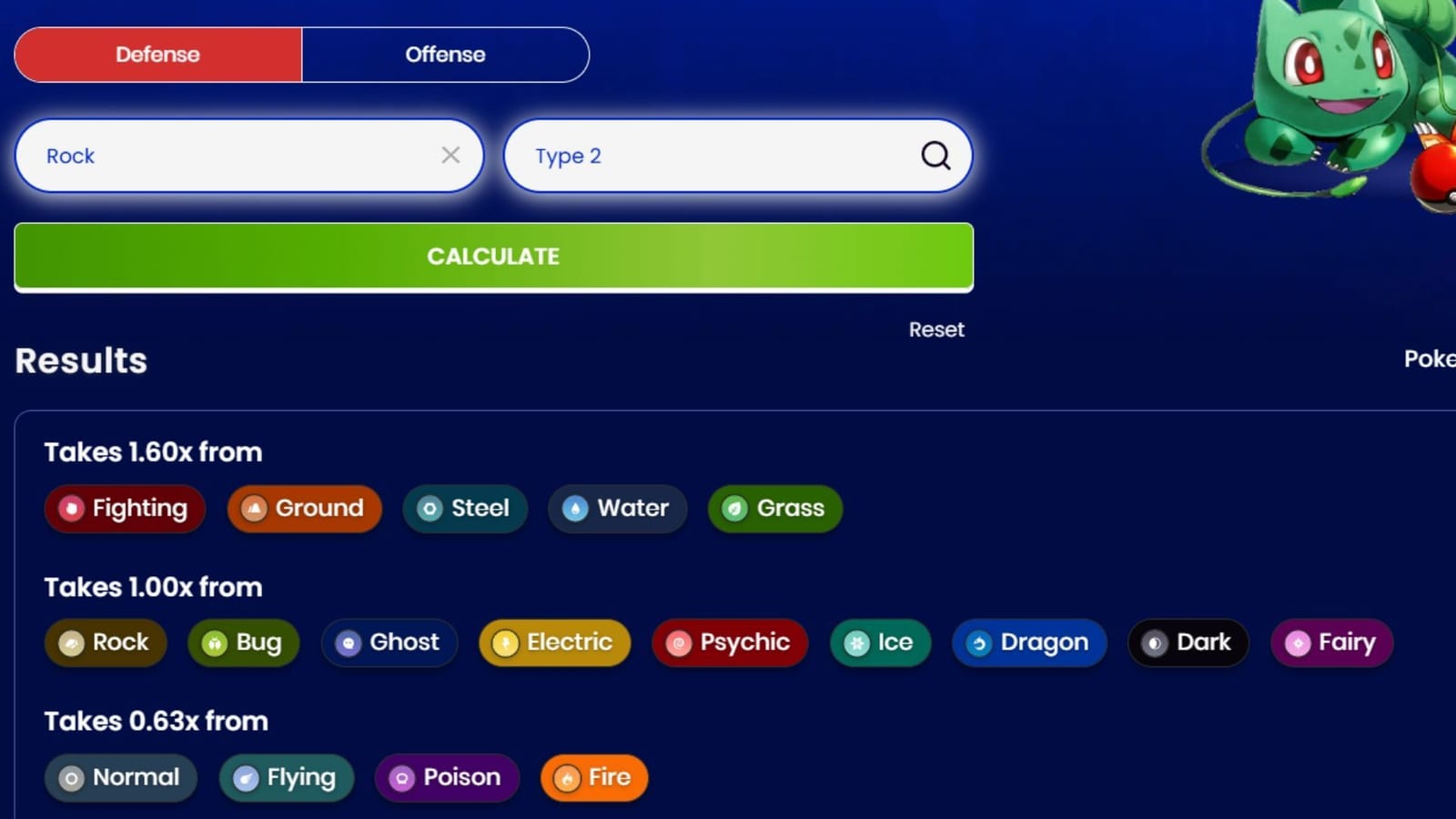Click the Dragon type badge
This screenshot has width=1456, height=819.
click(1028, 643)
